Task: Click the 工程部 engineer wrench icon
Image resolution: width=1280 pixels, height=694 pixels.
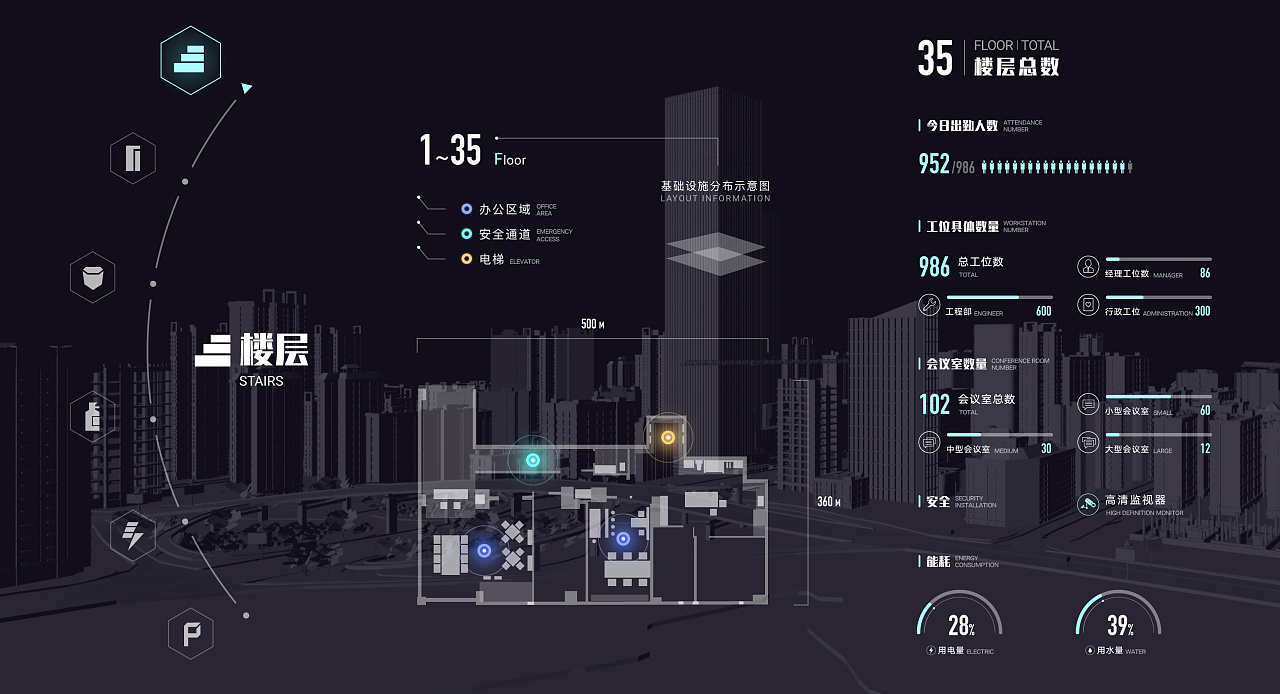Action: (929, 306)
